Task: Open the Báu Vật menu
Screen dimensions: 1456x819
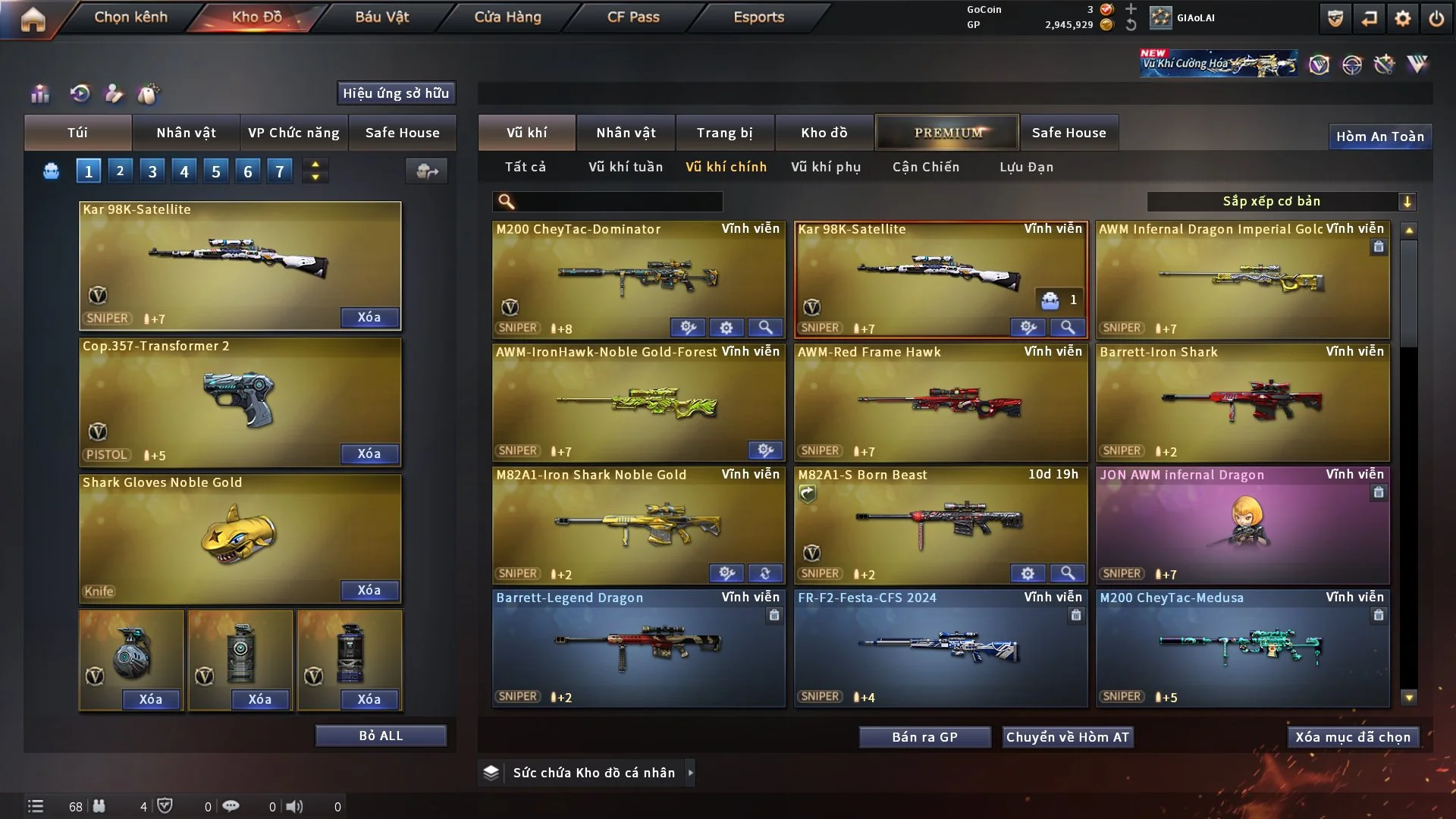Action: click(x=381, y=17)
